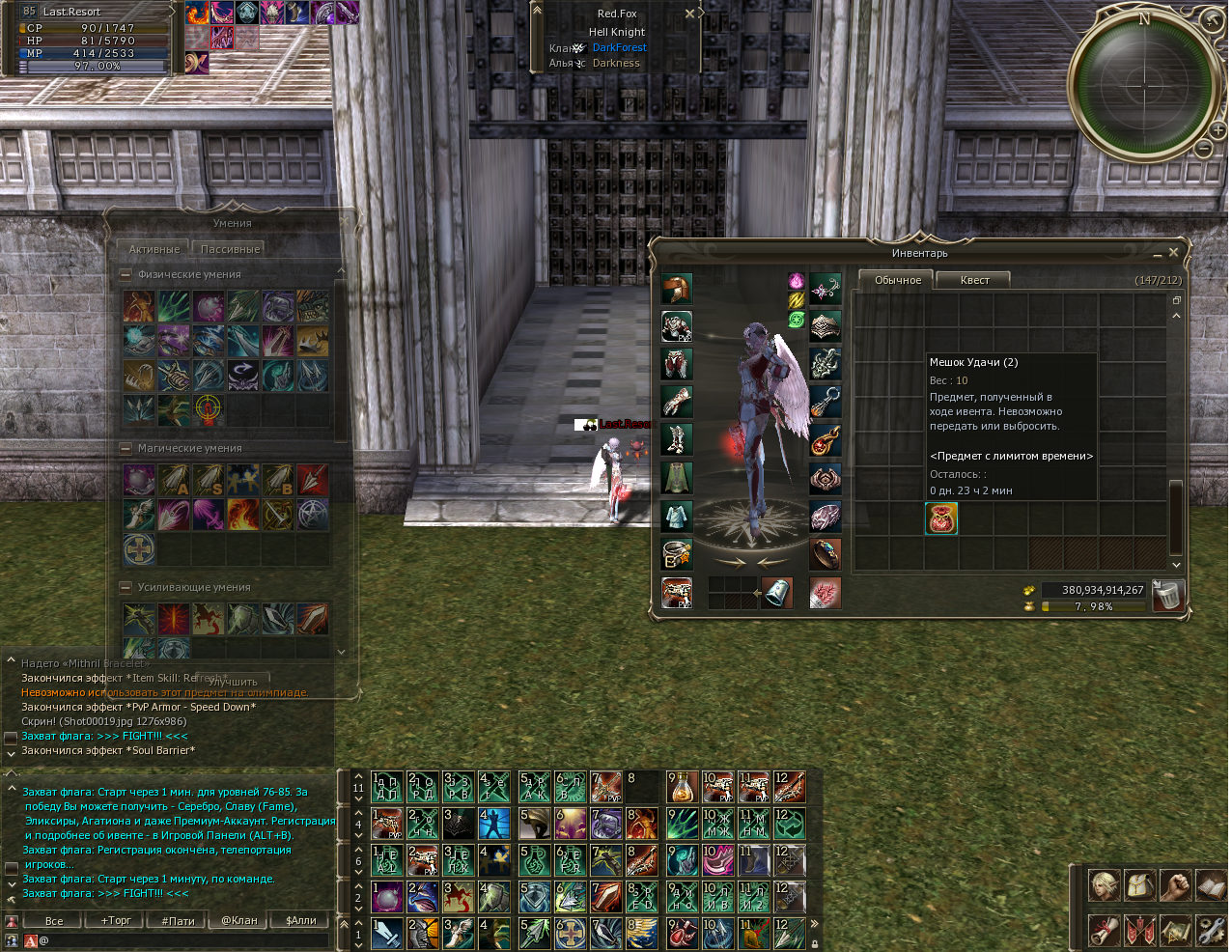Select the Мешок Удачи bag in inventory
This screenshot has width=1232, height=952.
pyautogui.click(x=941, y=519)
